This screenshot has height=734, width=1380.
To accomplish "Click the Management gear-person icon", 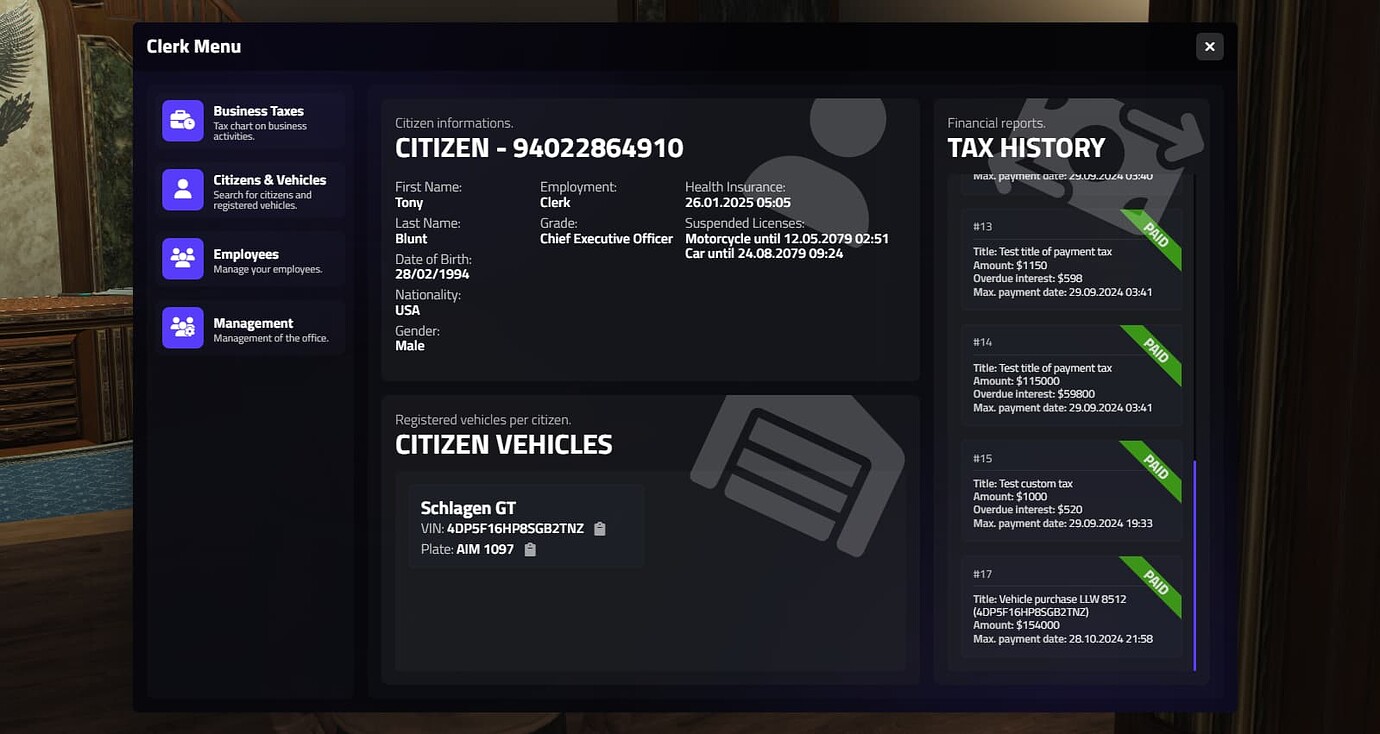I will [182, 327].
